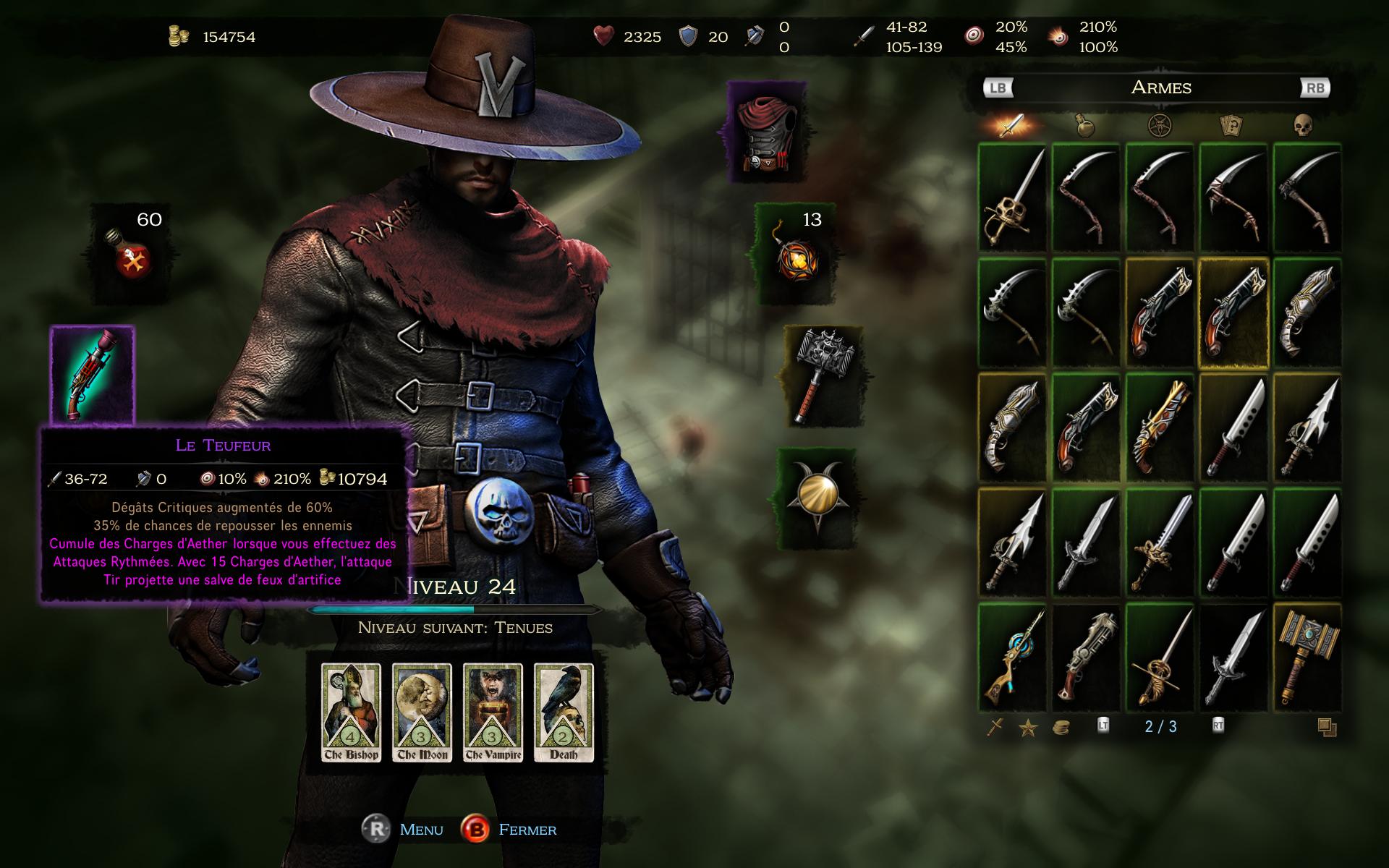1389x868 pixels.
Task: Pick the Death tarot card
Action: click(564, 712)
